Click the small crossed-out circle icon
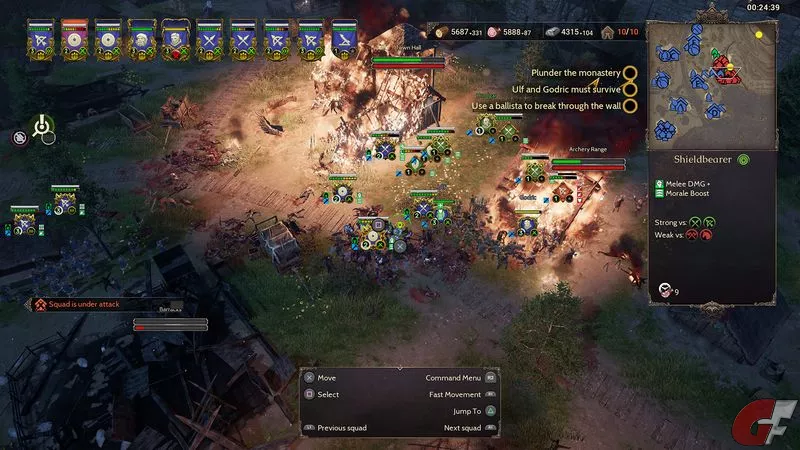The width and height of the screenshot is (800, 450). 19,138
